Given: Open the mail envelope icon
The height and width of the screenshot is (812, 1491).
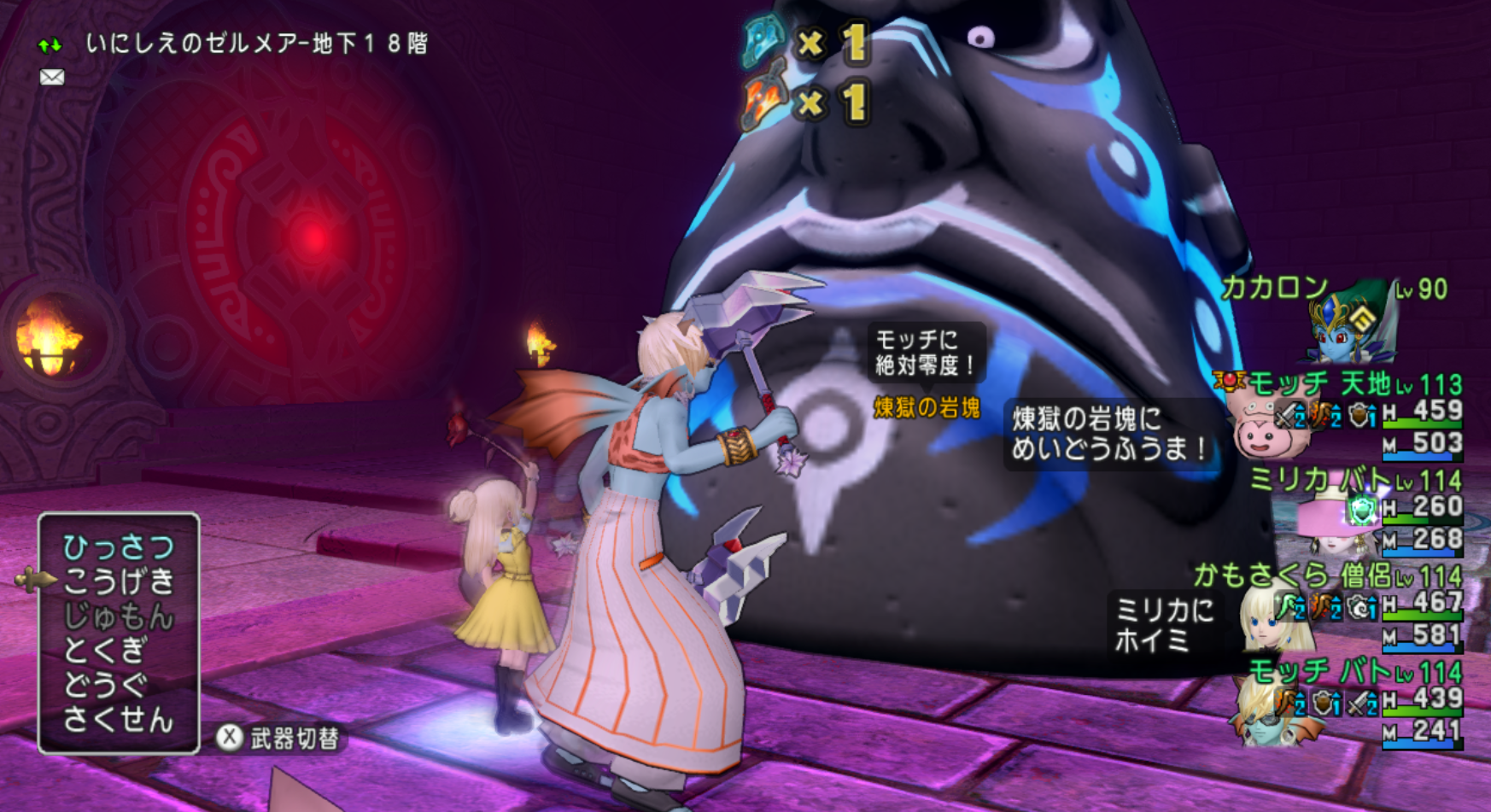Looking at the screenshot, I should 53,77.
